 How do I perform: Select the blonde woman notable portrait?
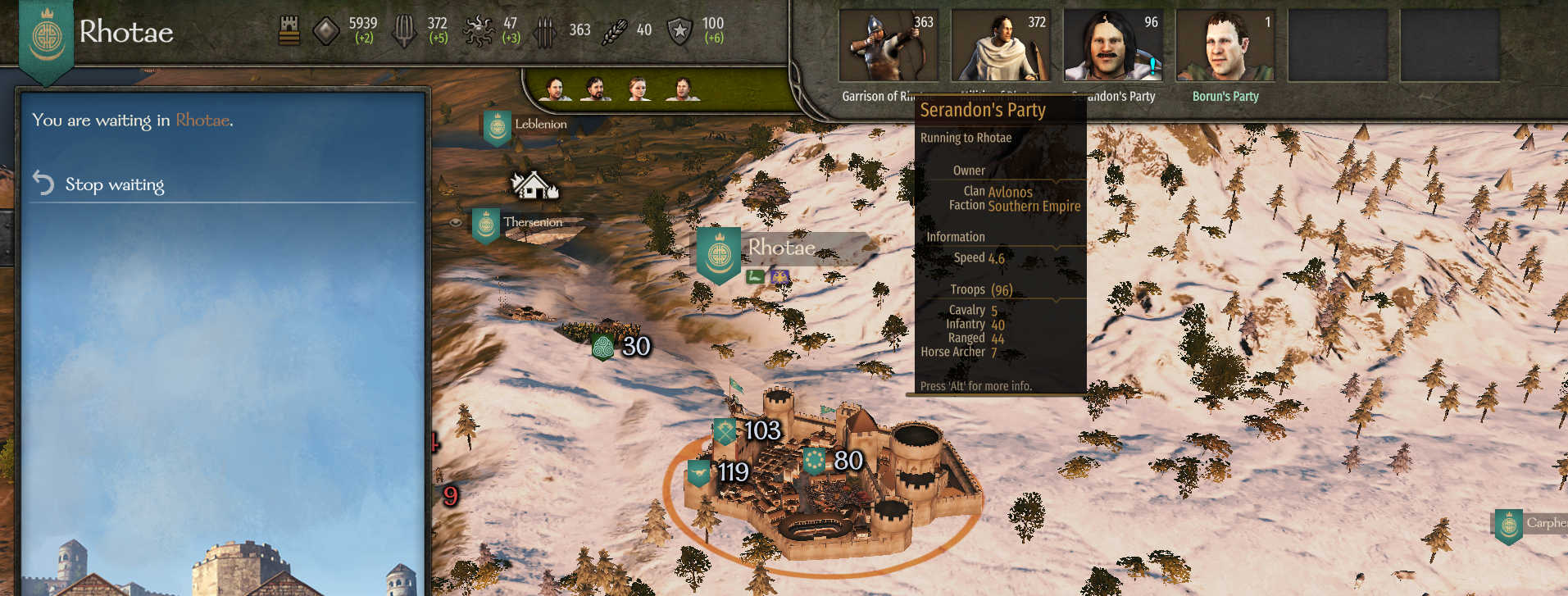[x=639, y=88]
